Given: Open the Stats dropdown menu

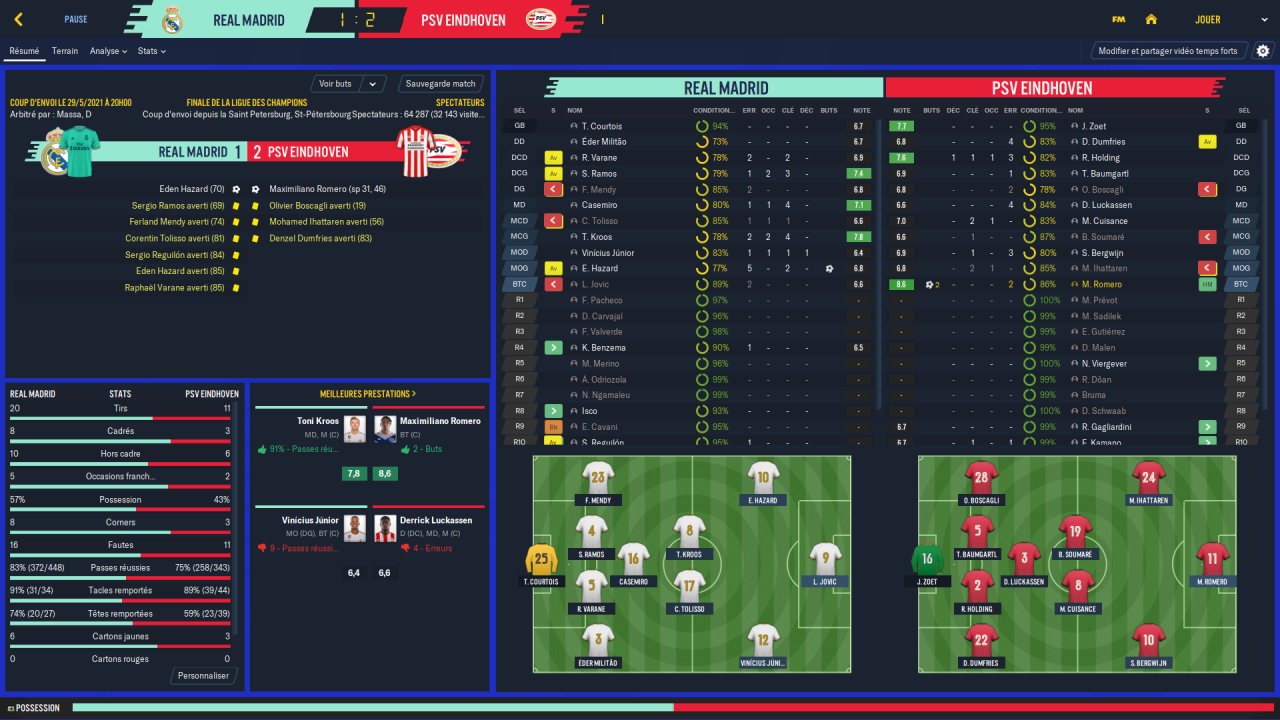Looking at the screenshot, I should pos(151,51).
